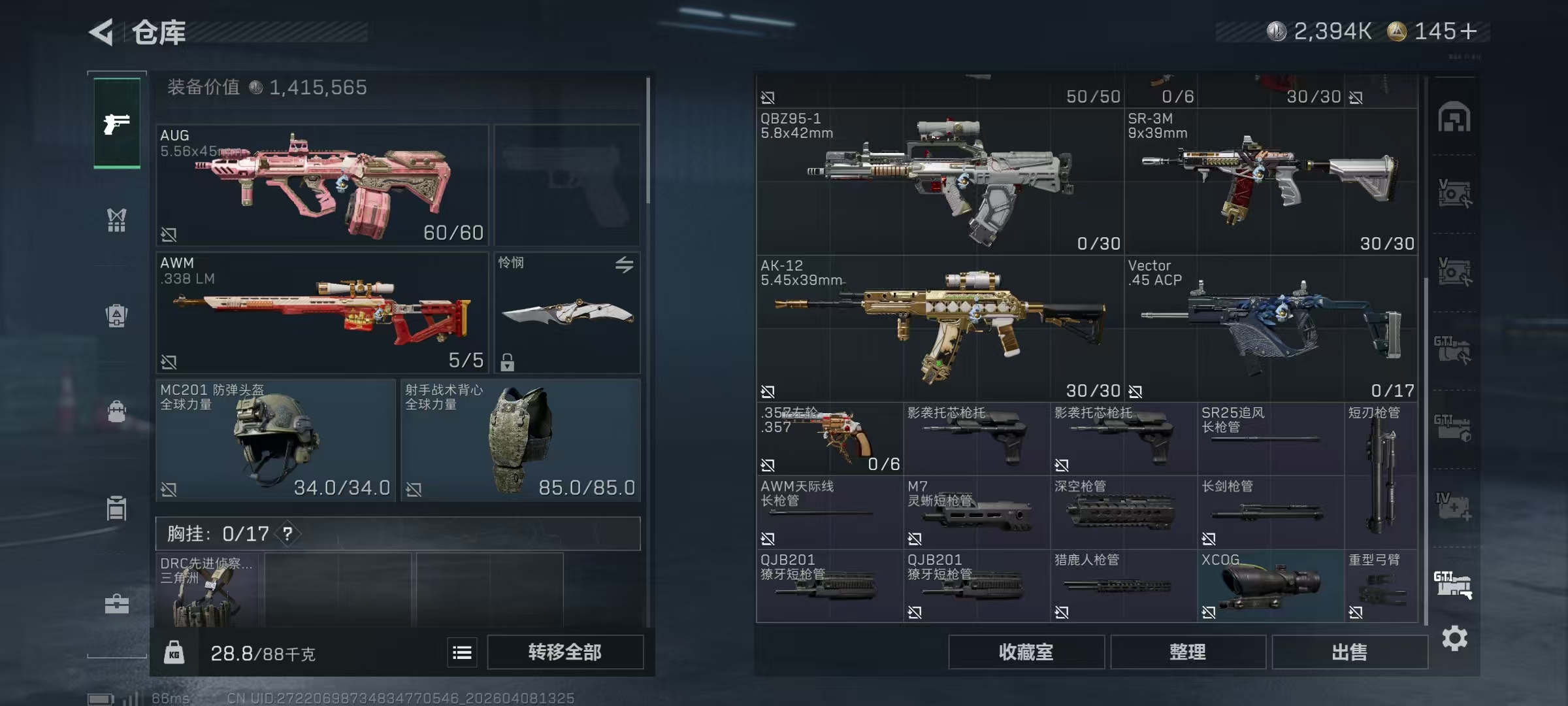The width and height of the screenshot is (1568, 706).
Task: Switch to the weapons pistol tab
Action: [x=117, y=123]
